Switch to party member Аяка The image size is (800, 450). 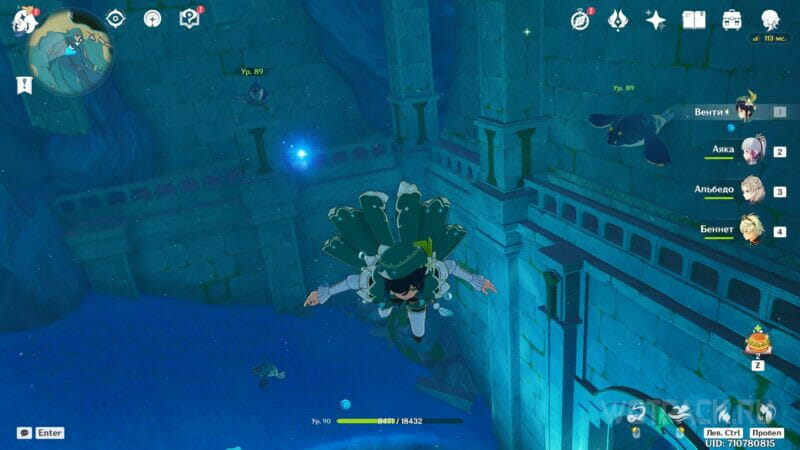click(x=752, y=152)
